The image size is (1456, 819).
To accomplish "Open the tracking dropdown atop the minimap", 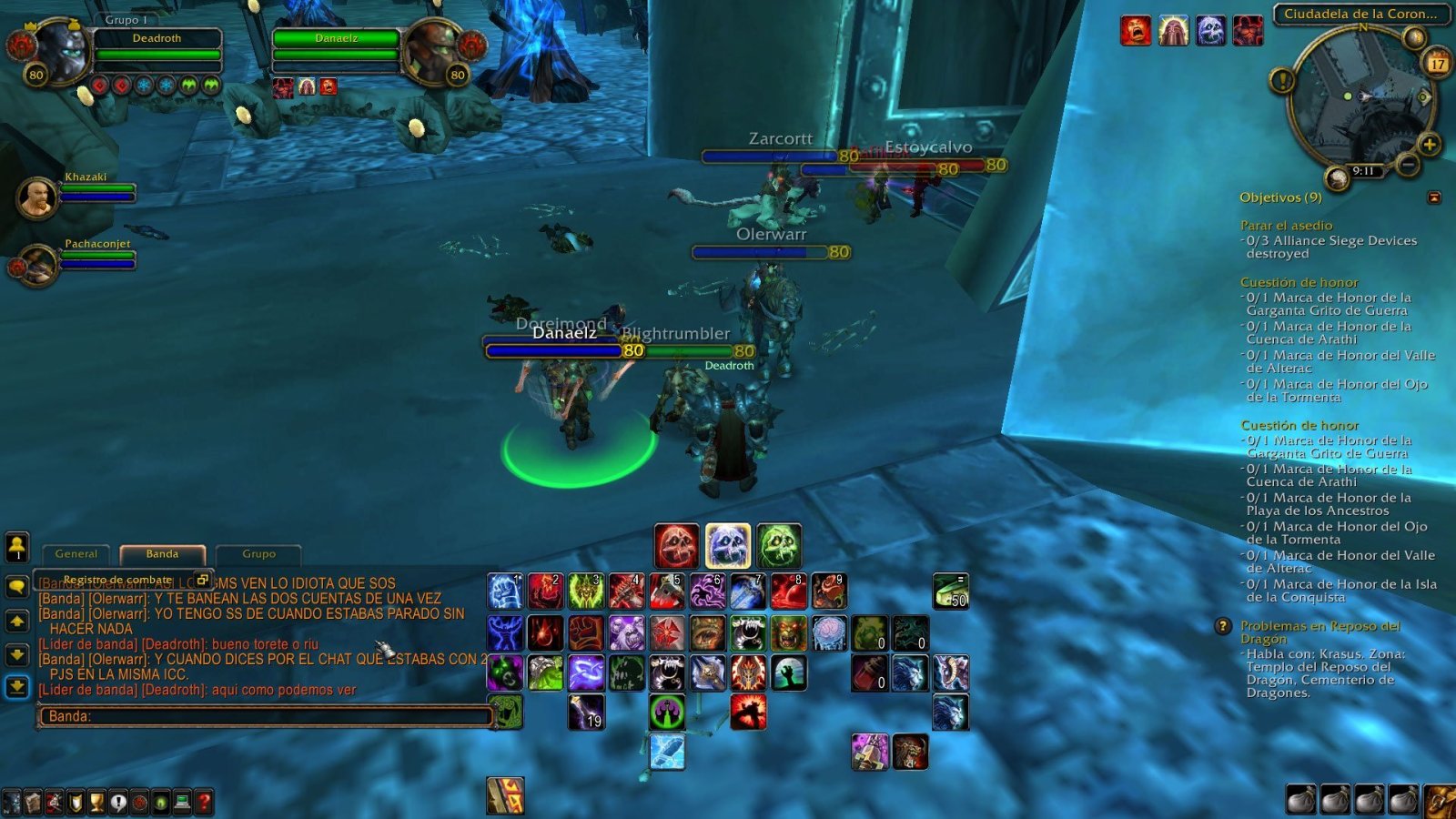I will [1413, 38].
